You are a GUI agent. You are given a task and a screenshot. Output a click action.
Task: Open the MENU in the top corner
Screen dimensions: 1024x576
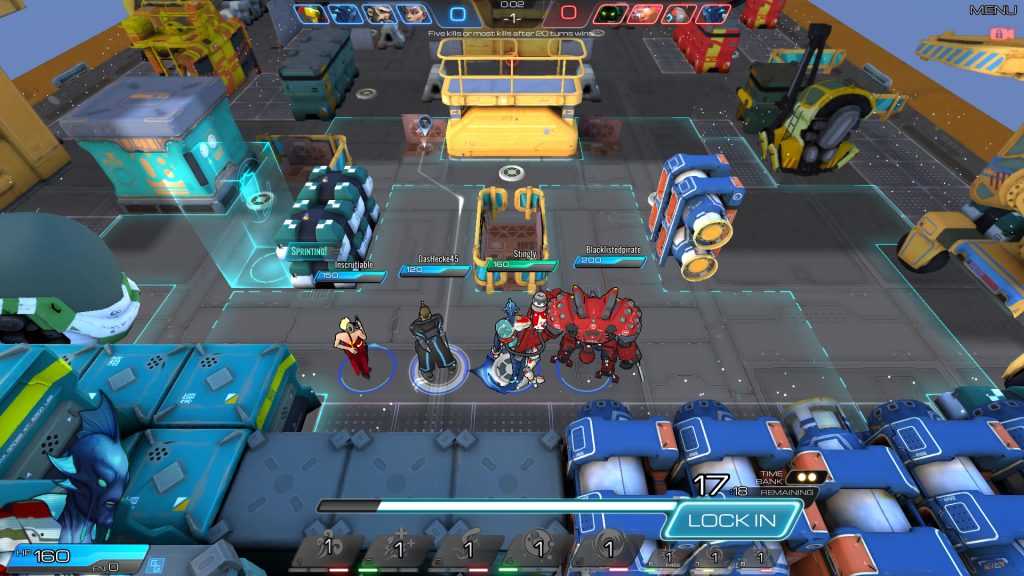(992, 10)
